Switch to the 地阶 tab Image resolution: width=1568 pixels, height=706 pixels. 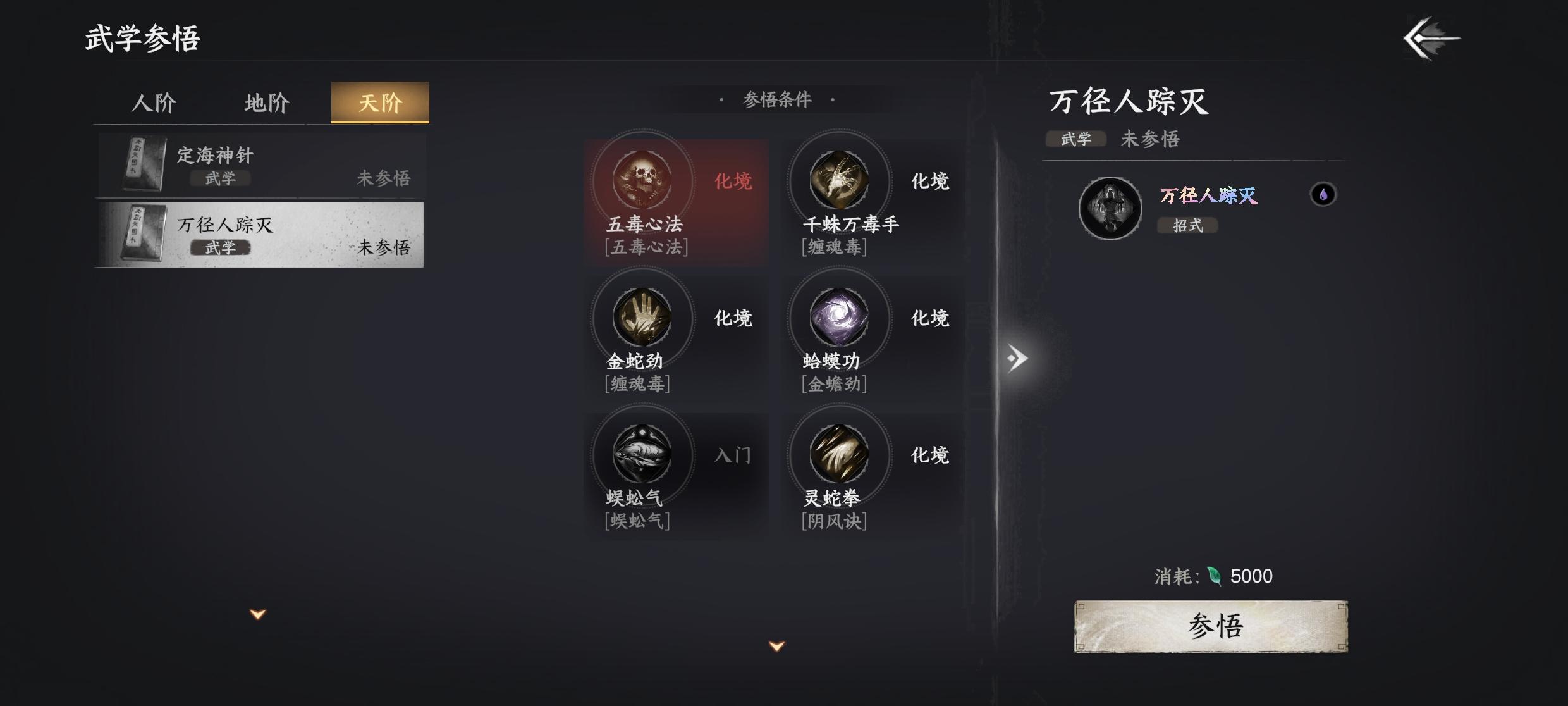pos(267,102)
